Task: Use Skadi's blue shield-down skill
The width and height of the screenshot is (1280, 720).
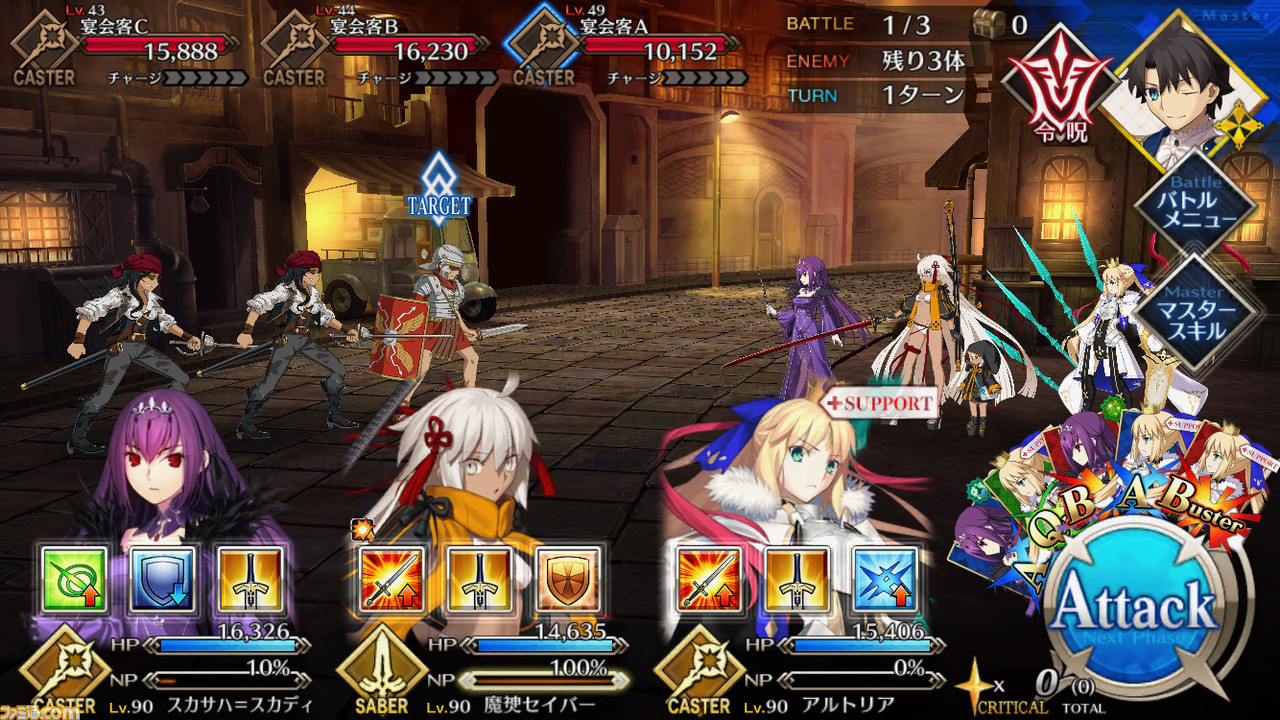Action: click(164, 579)
